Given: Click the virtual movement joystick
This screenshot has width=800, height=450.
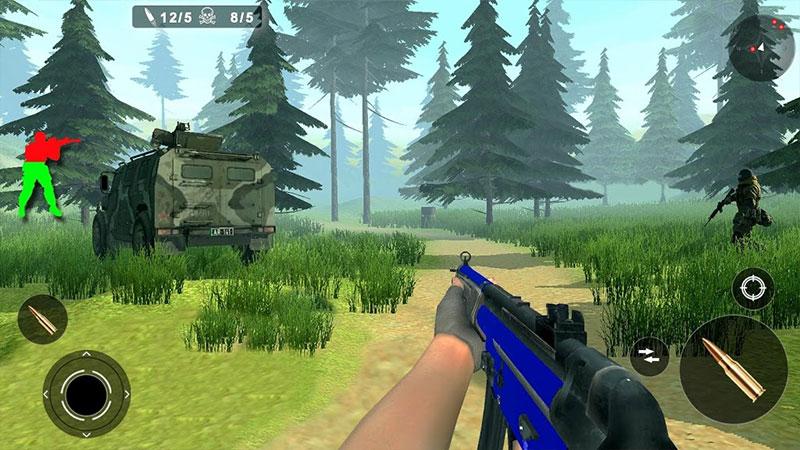Looking at the screenshot, I should [87, 392].
